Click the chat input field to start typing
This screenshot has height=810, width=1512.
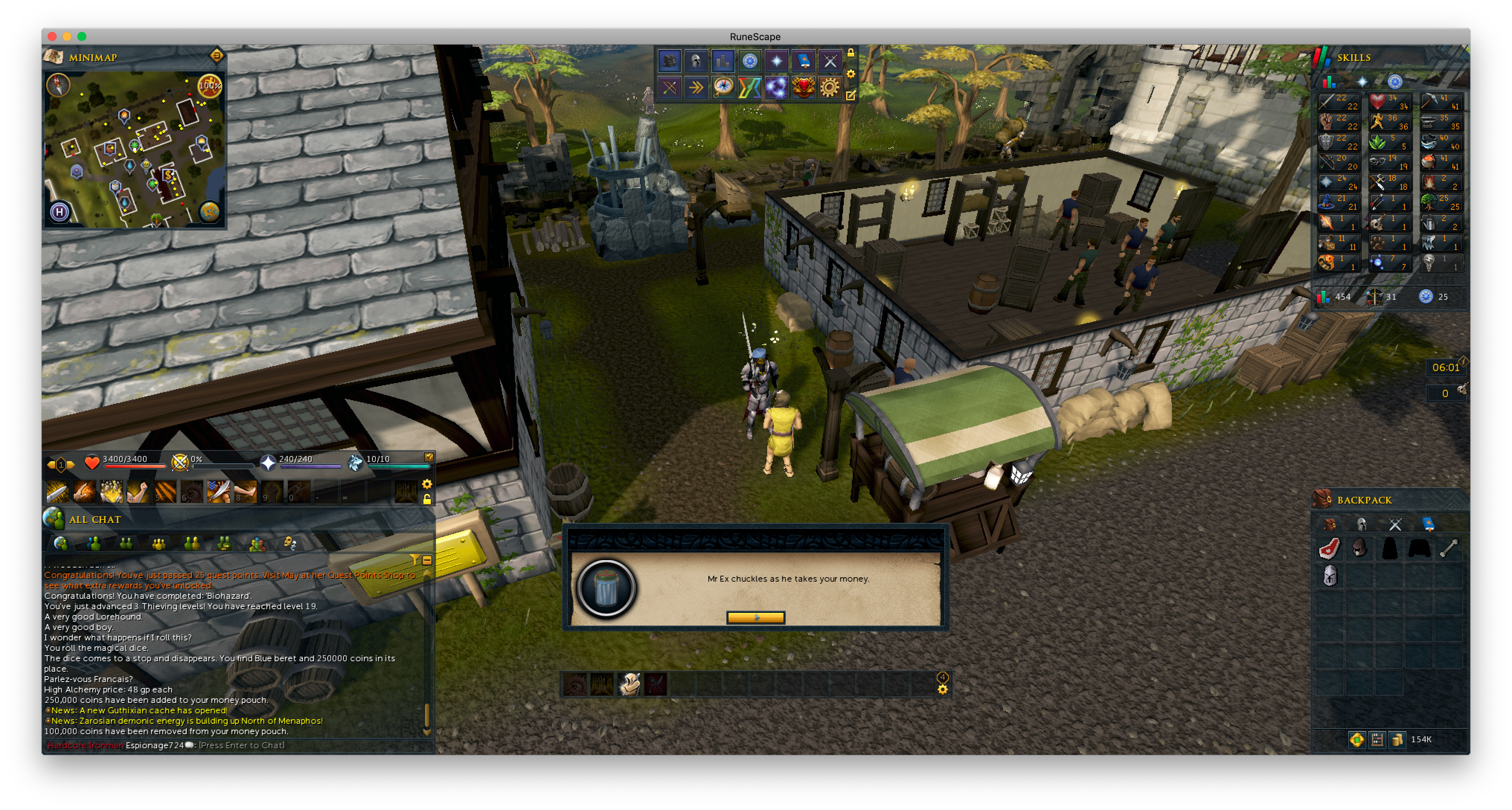click(241, 746)
